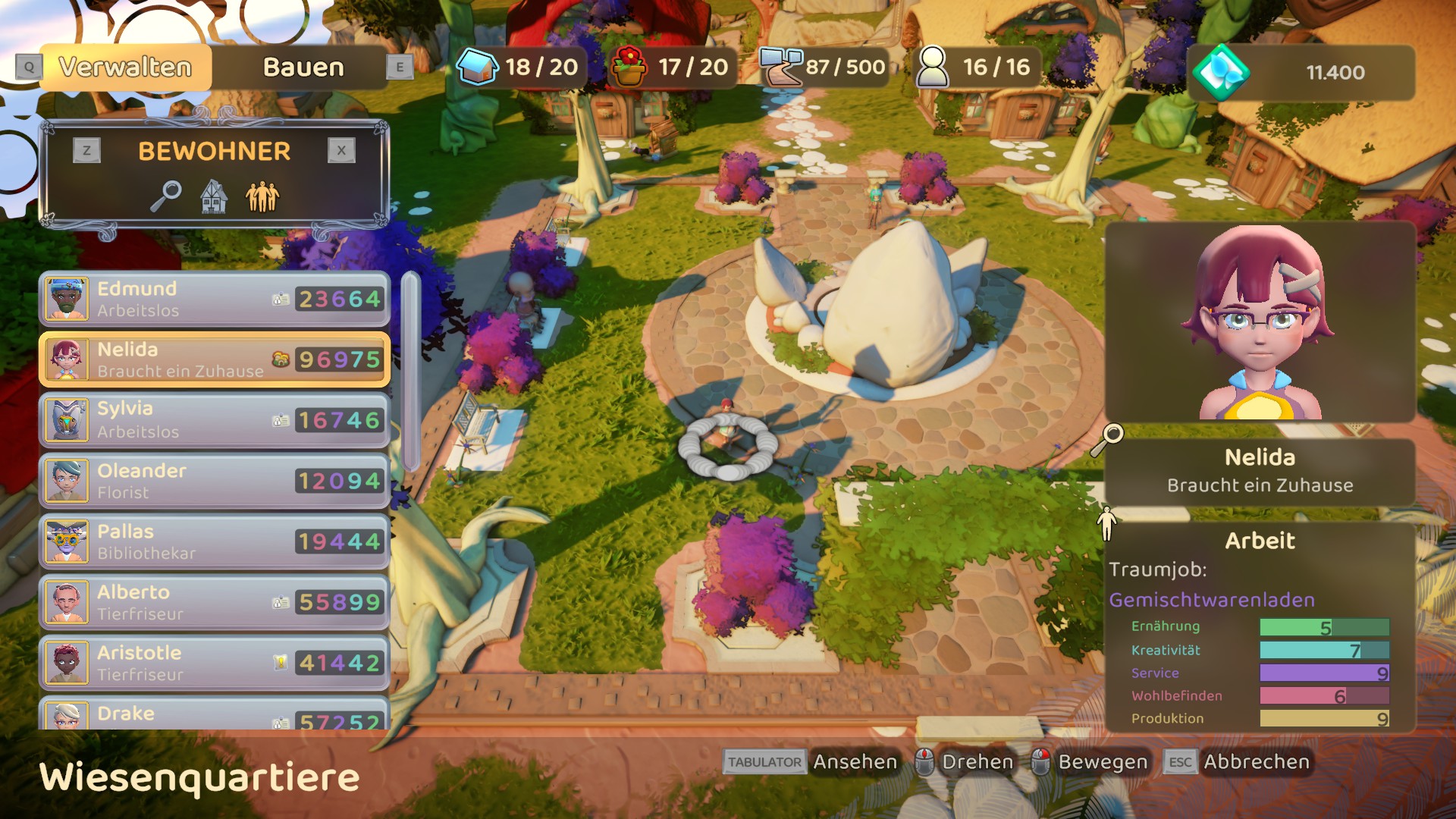Image resolution: width=1456 pixels, height=819 pixels.
Task: Select resident Edmund in the list
Action: [214, 300]
